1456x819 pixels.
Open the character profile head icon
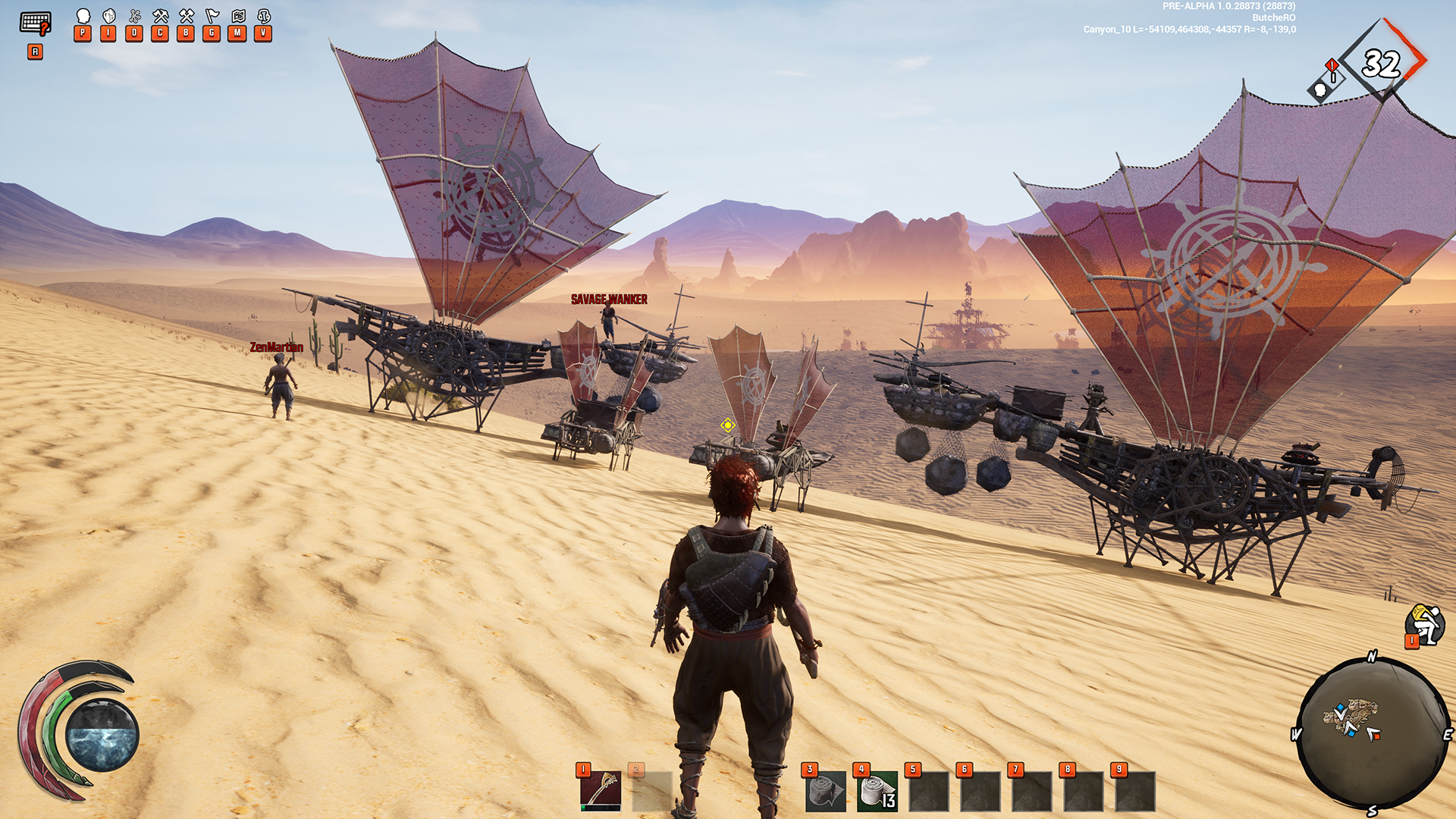click(83, 16)
